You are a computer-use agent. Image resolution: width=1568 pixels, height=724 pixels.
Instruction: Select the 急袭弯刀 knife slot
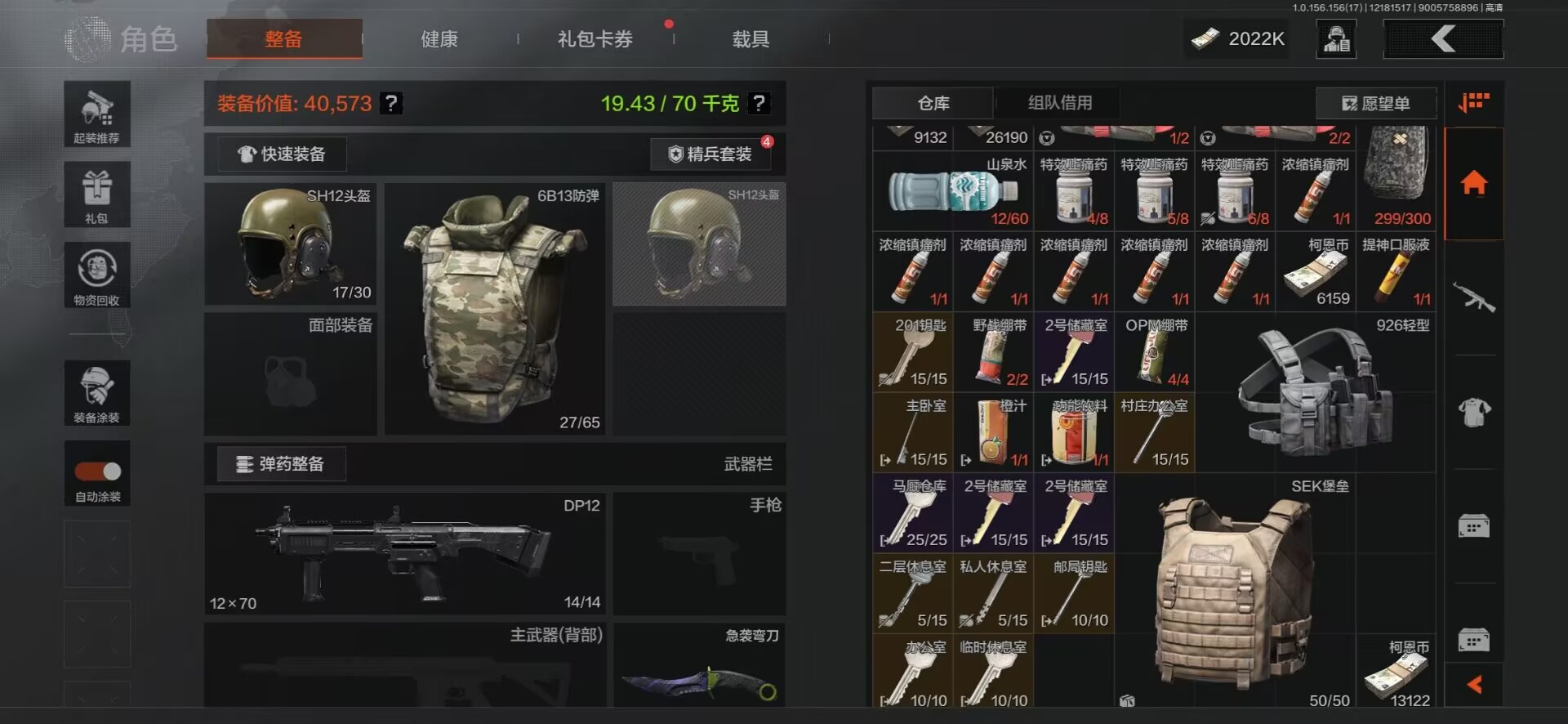(699, 665)
